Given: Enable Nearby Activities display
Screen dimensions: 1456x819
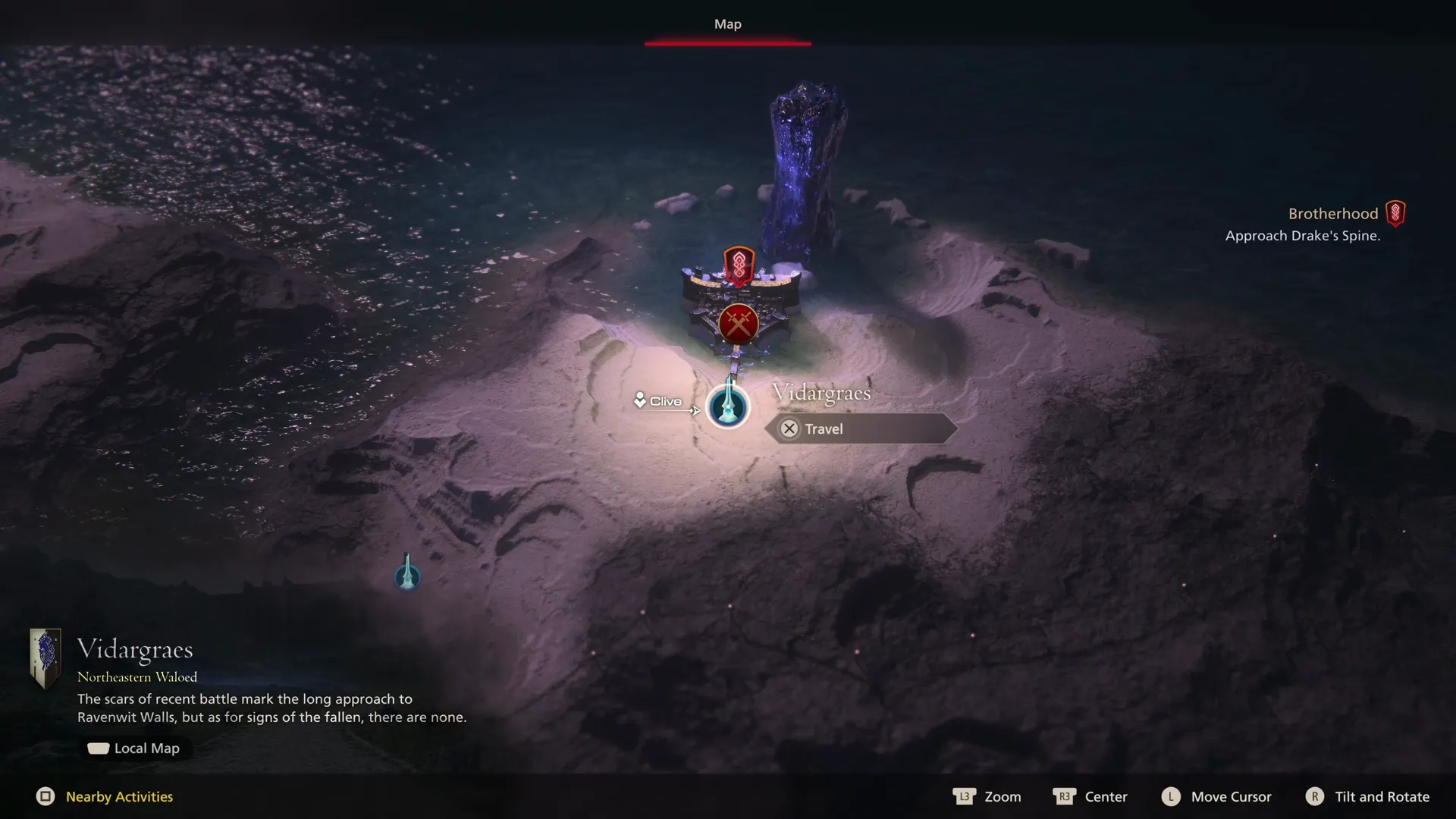Looking at the screenshot, I should click(x=118, y=797).
